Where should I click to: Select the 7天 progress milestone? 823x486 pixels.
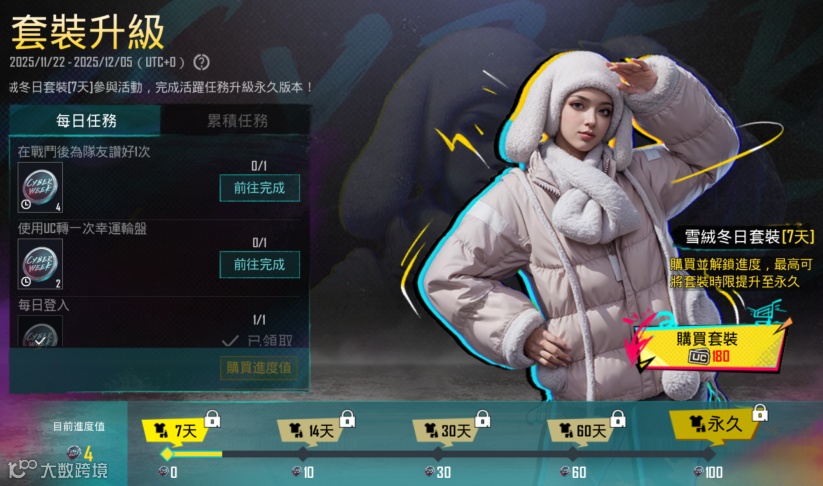click(176, 431)
